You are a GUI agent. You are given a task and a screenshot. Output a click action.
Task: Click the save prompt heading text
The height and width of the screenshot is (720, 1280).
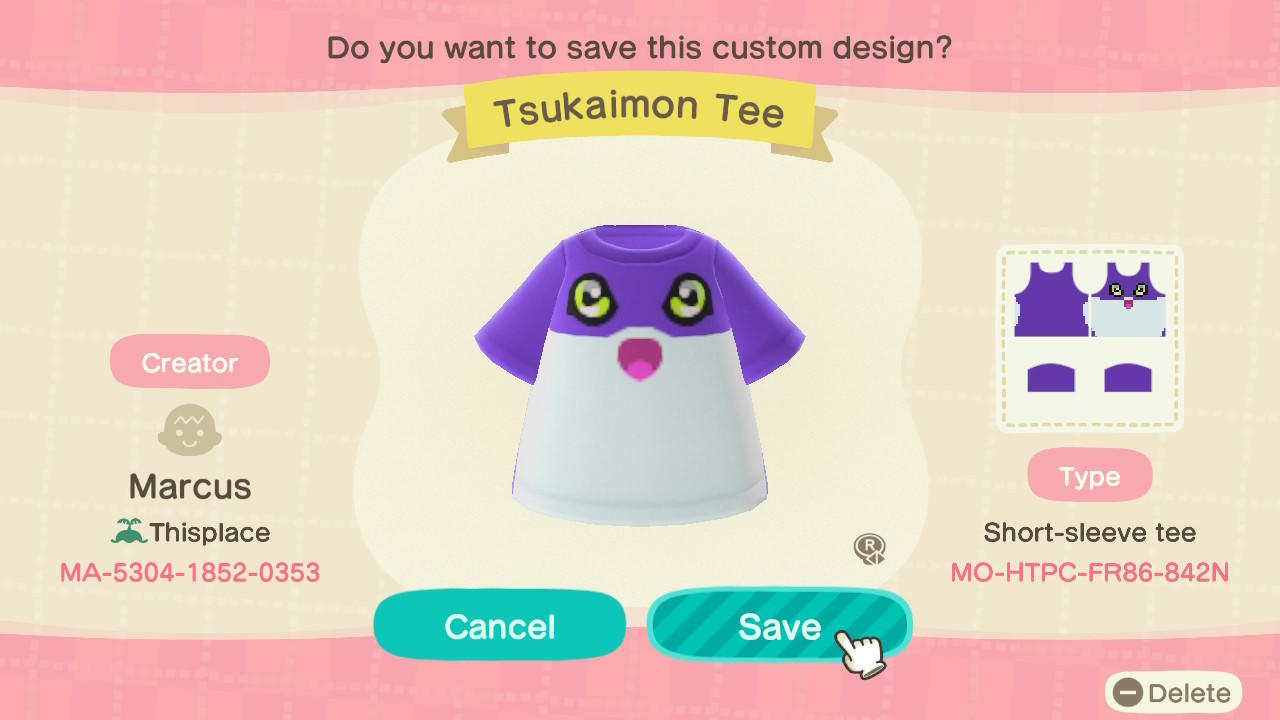point(639,47)
